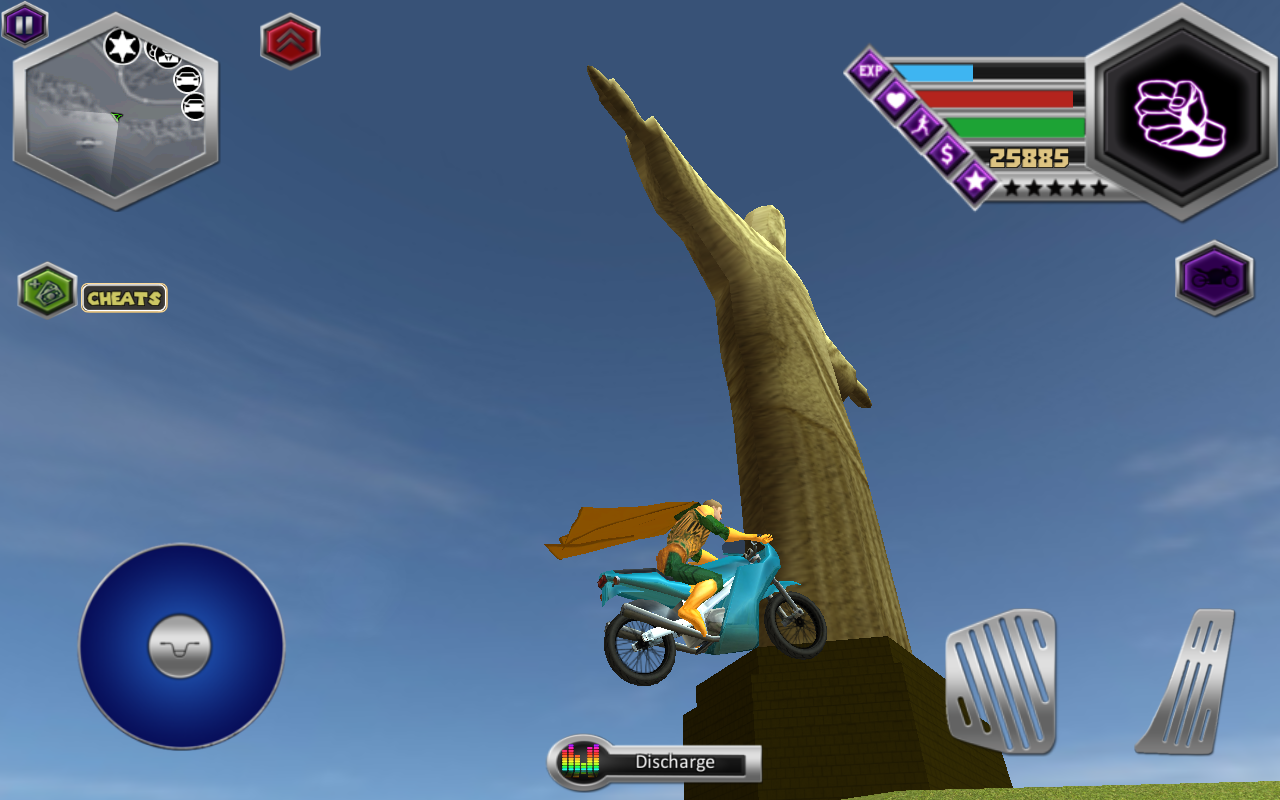Open the CHEATS menu

124,297
